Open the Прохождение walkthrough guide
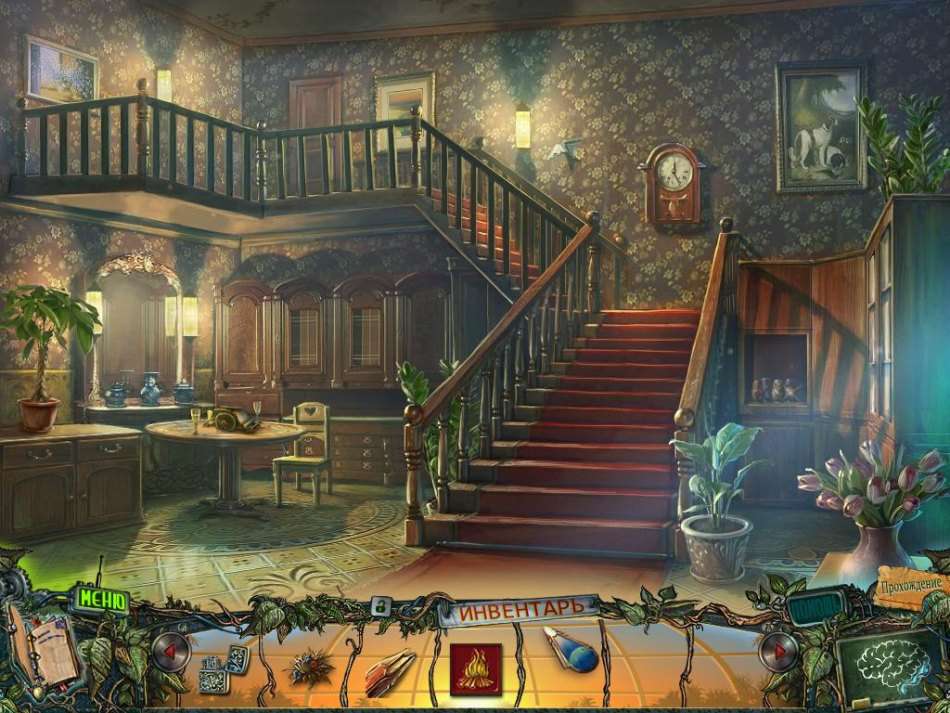The height and width of the screenshot is (713, 950). pos(913,584)
